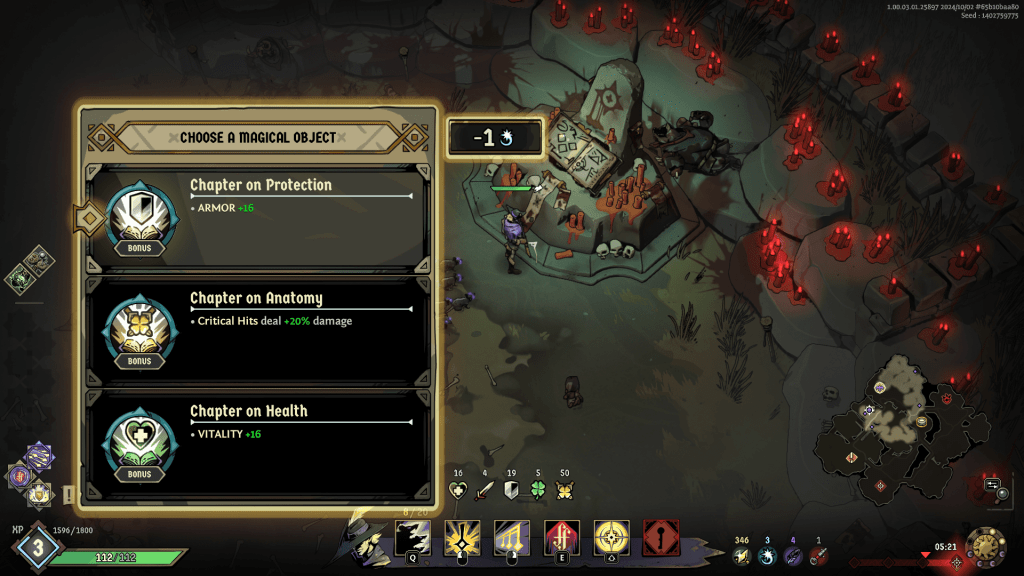Image resolution: width=1024 pixels, height=576 pixels.
Task: Select the purple feather resource icon
Action: [x=793, y=556]
